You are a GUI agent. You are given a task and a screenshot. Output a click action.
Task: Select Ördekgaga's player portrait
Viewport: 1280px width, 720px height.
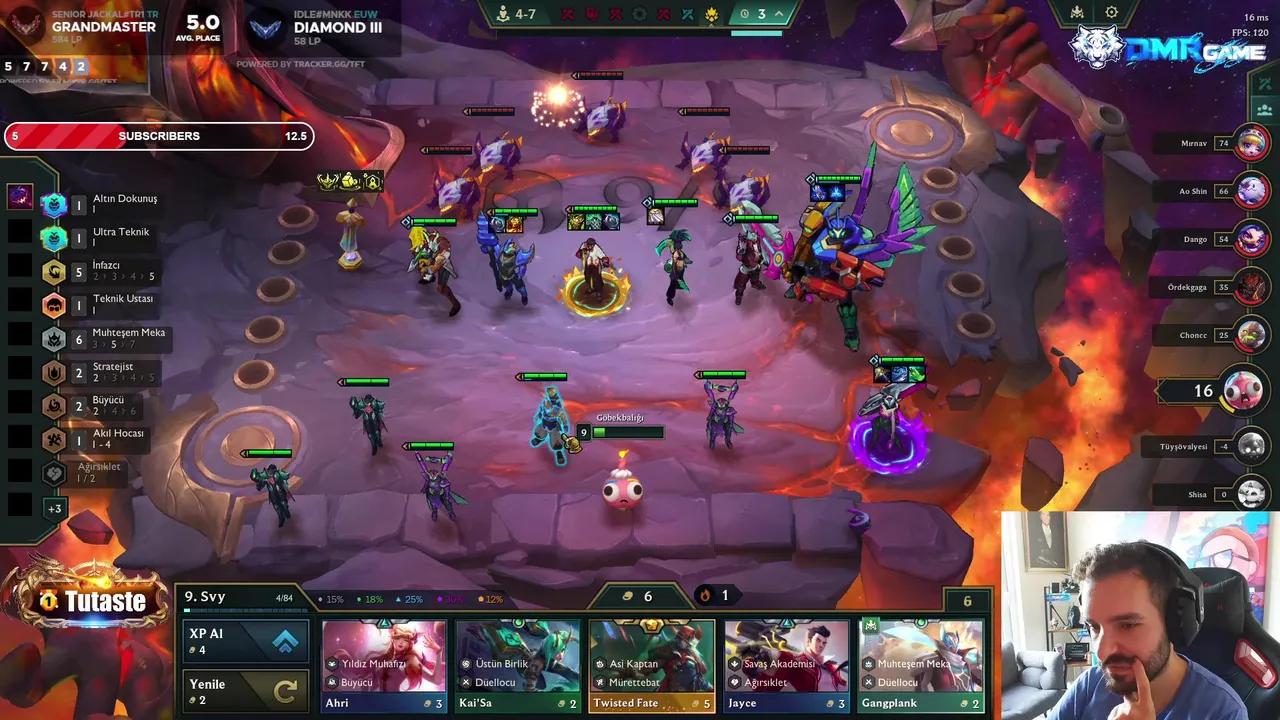(x=1251, y=287)
